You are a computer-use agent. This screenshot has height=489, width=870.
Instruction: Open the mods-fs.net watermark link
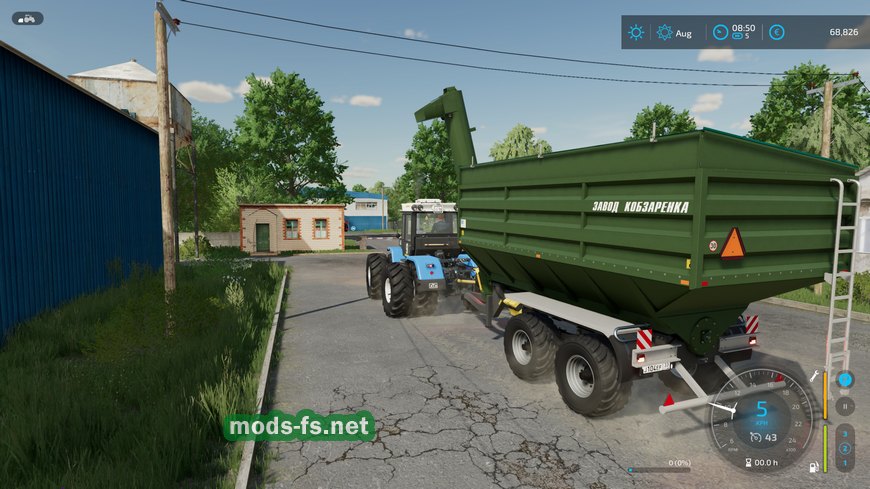pyautogui.click(x=299, y=427)
